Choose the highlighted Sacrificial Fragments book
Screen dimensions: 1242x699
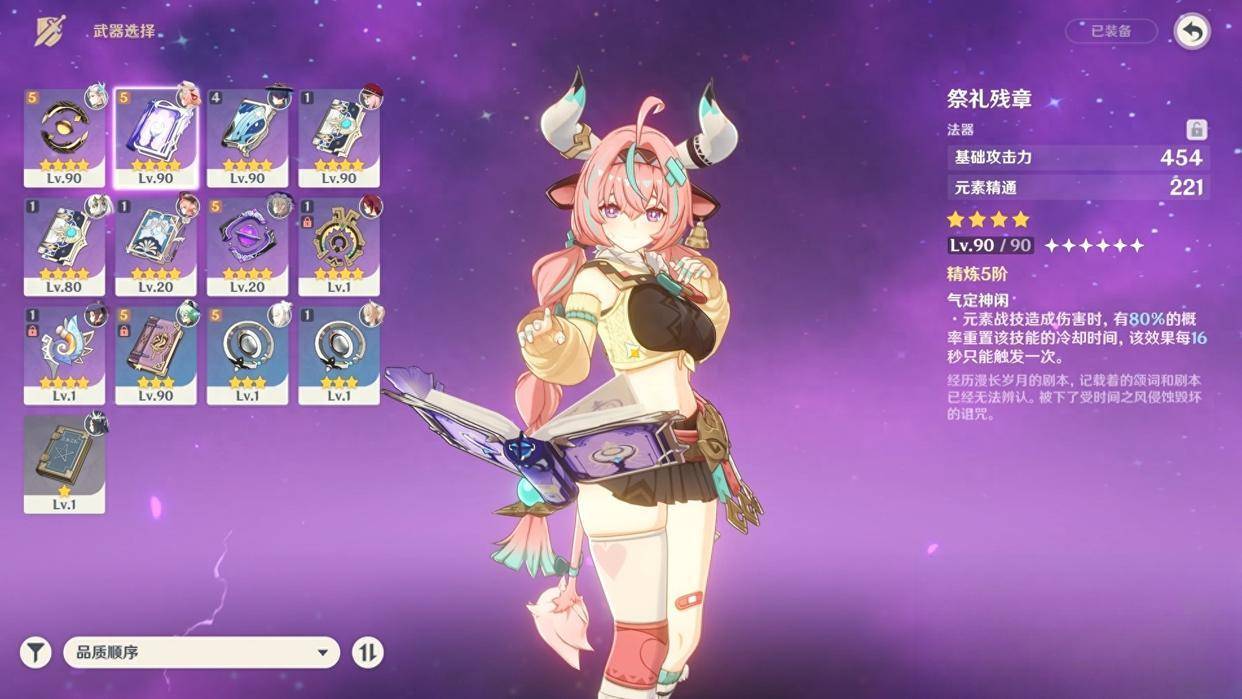pos(156,137)
